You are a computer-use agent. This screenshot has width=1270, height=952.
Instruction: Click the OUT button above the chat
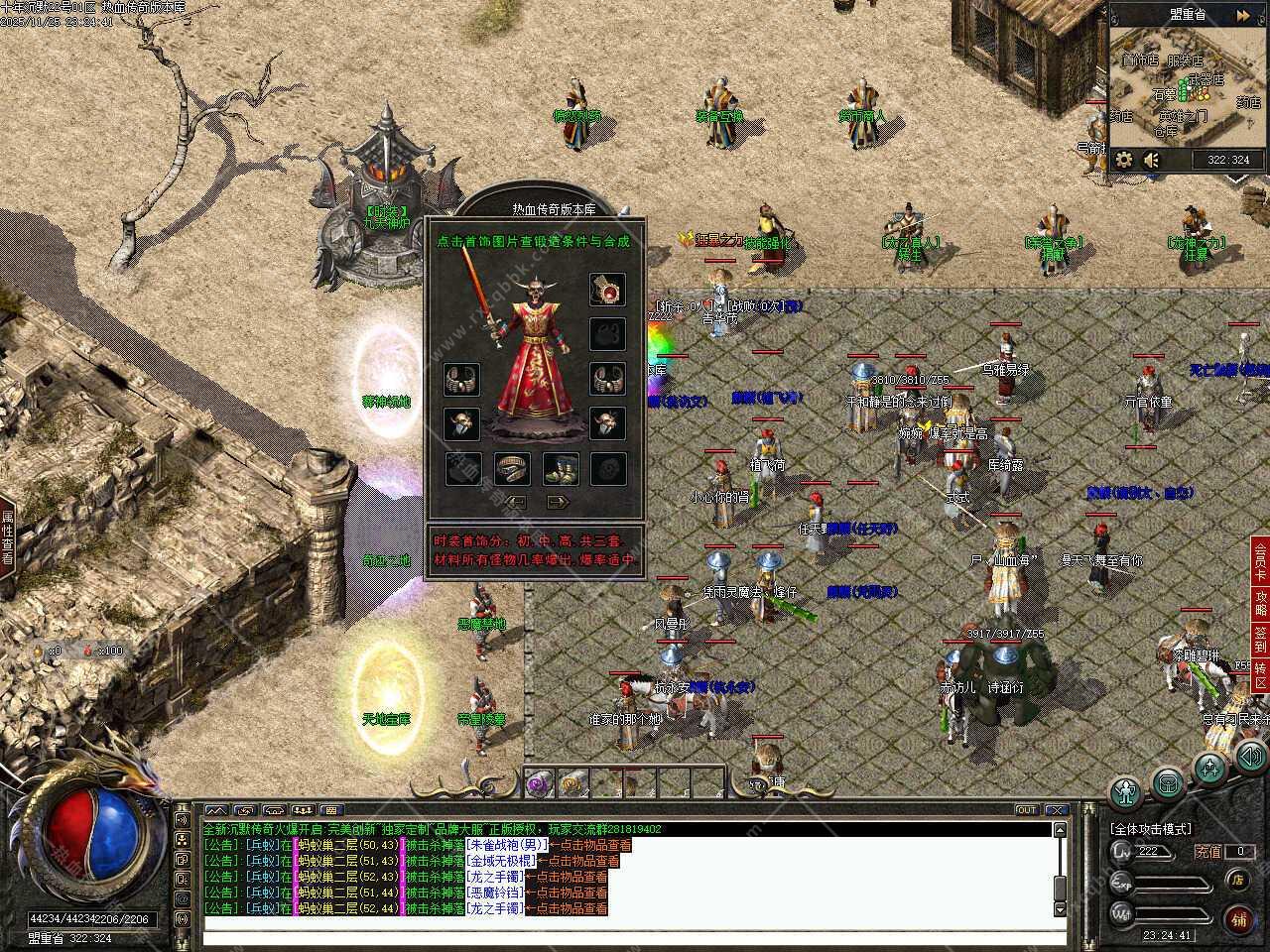coord(1026,810)
